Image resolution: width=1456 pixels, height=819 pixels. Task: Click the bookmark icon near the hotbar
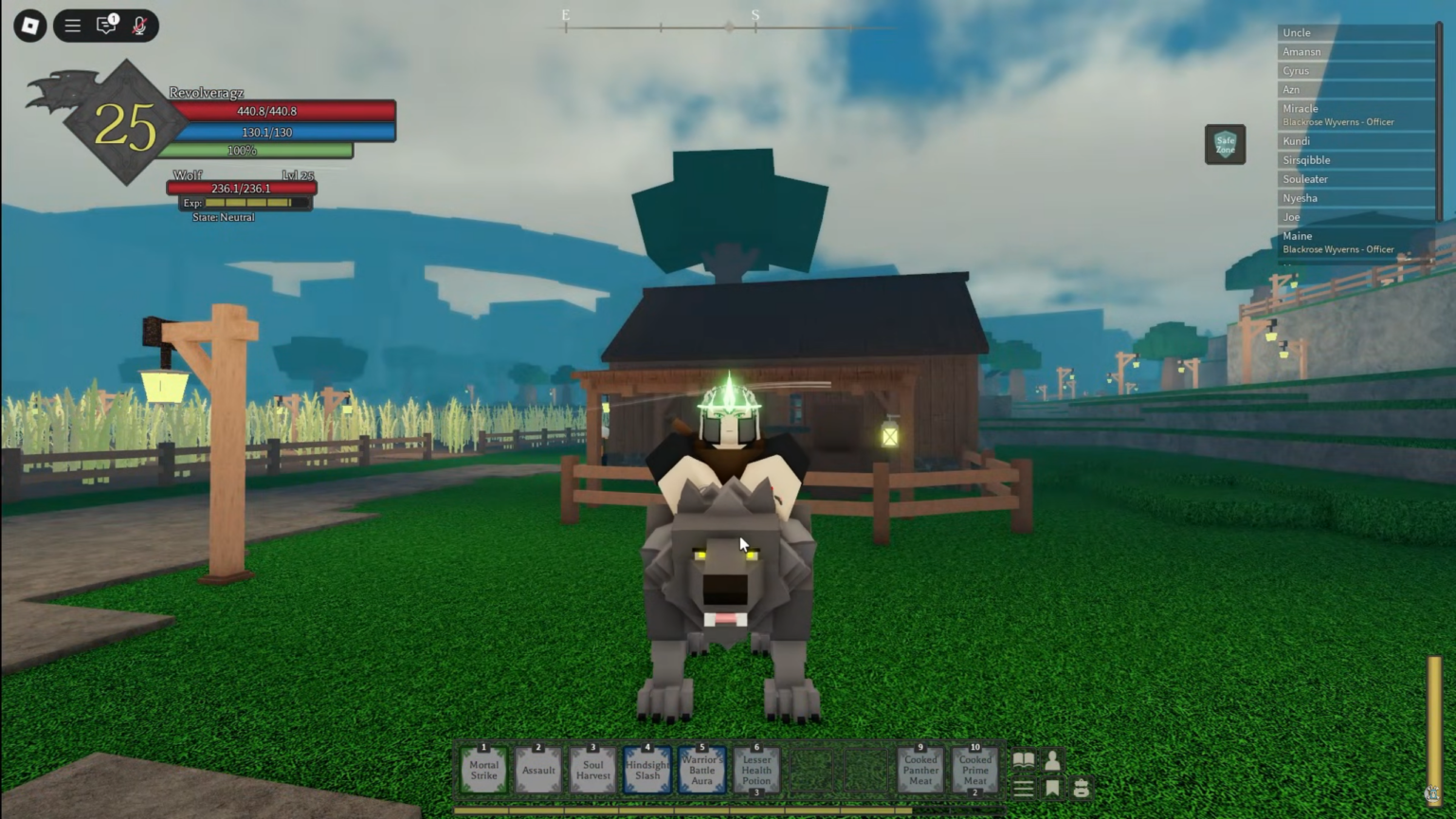[x=1052, y=788]
